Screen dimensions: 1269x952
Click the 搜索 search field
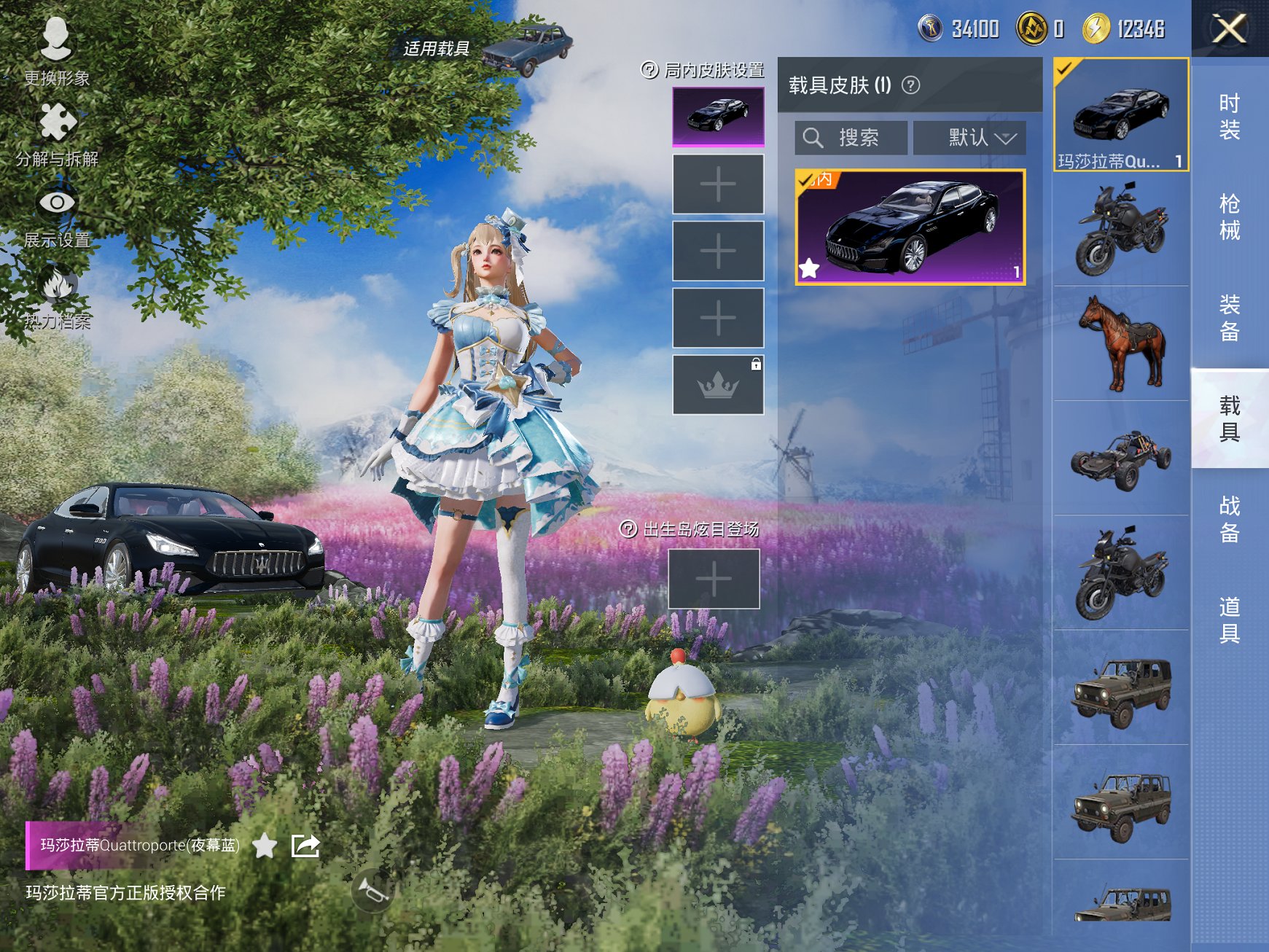851,138
